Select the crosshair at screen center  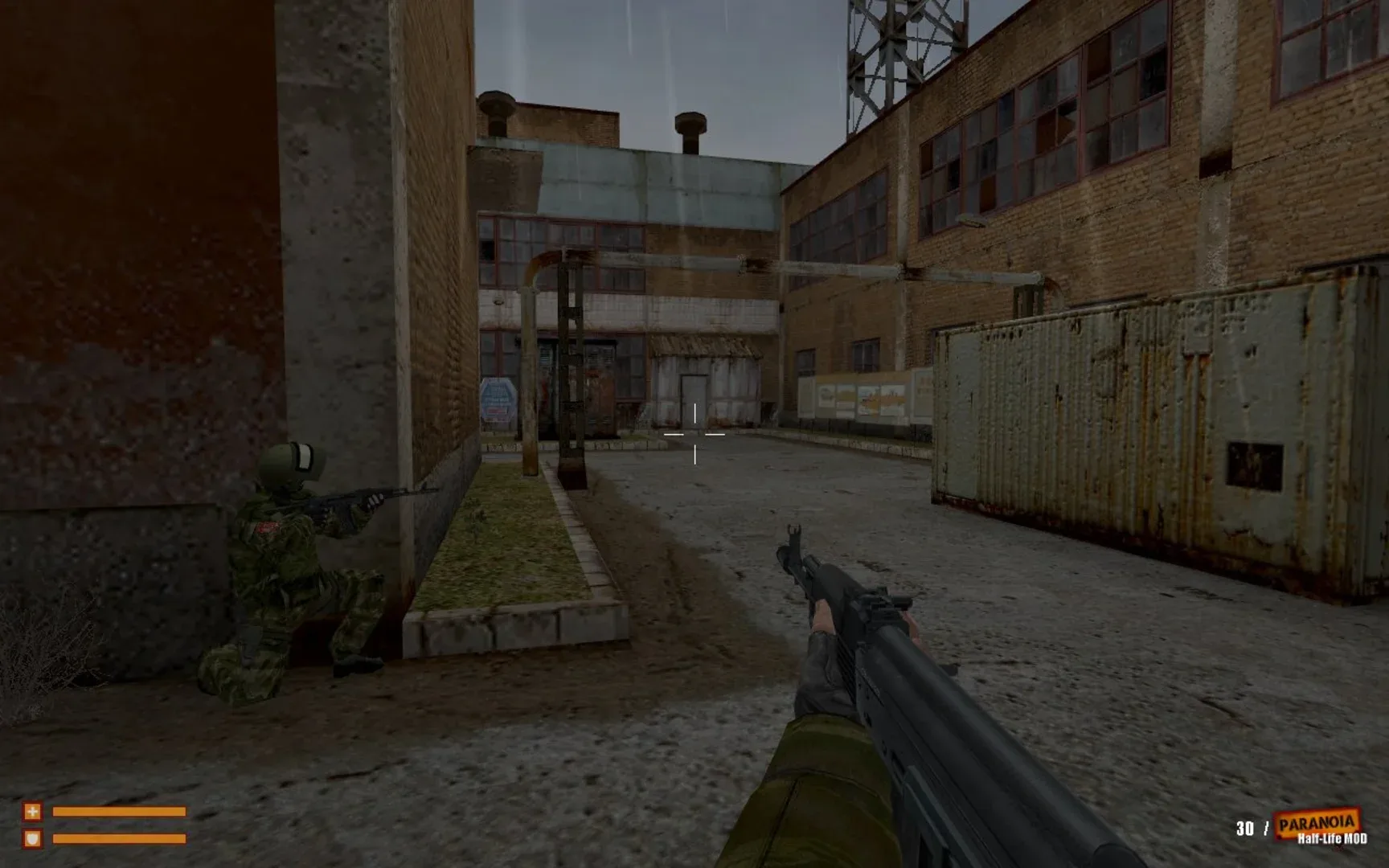(x=693, y=434)
